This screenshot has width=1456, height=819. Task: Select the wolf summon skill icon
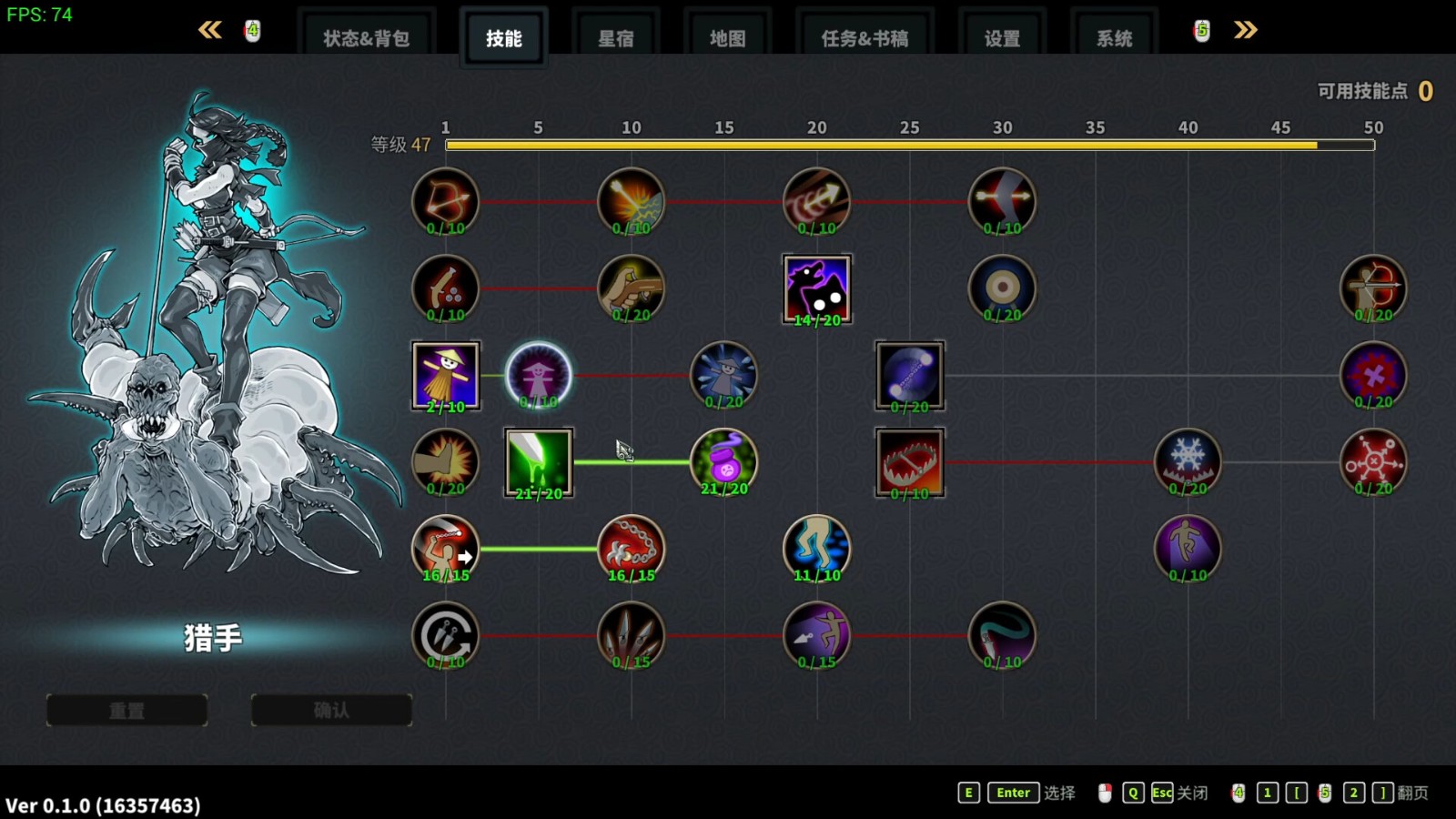coord(816,289)
